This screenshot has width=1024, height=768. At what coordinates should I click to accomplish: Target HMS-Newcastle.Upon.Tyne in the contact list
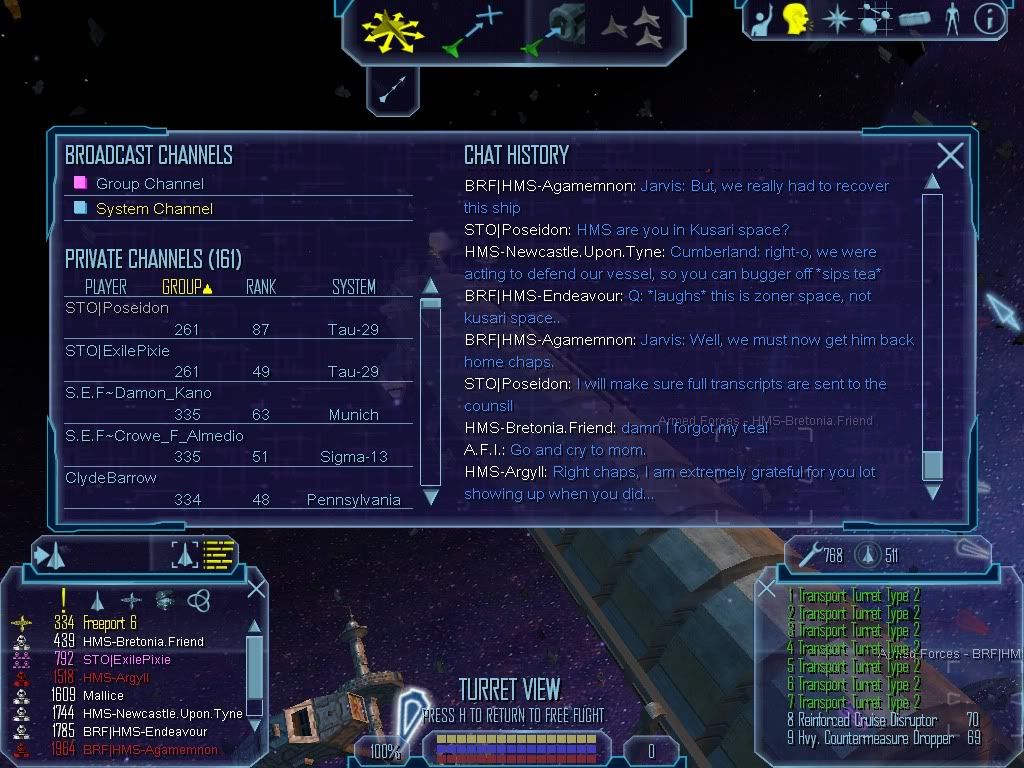[x=162, y=713]
